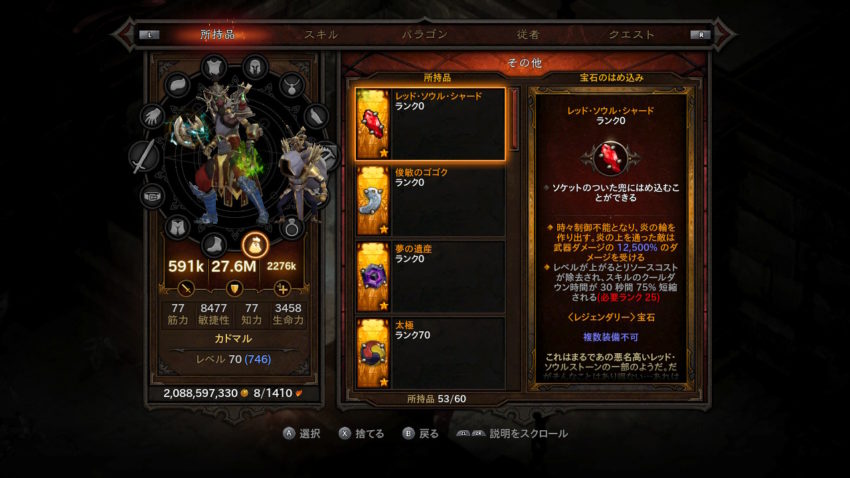This screenshot has width=850, height=478.
Task: Switch to the スキル tab
Action: (321, 34)
